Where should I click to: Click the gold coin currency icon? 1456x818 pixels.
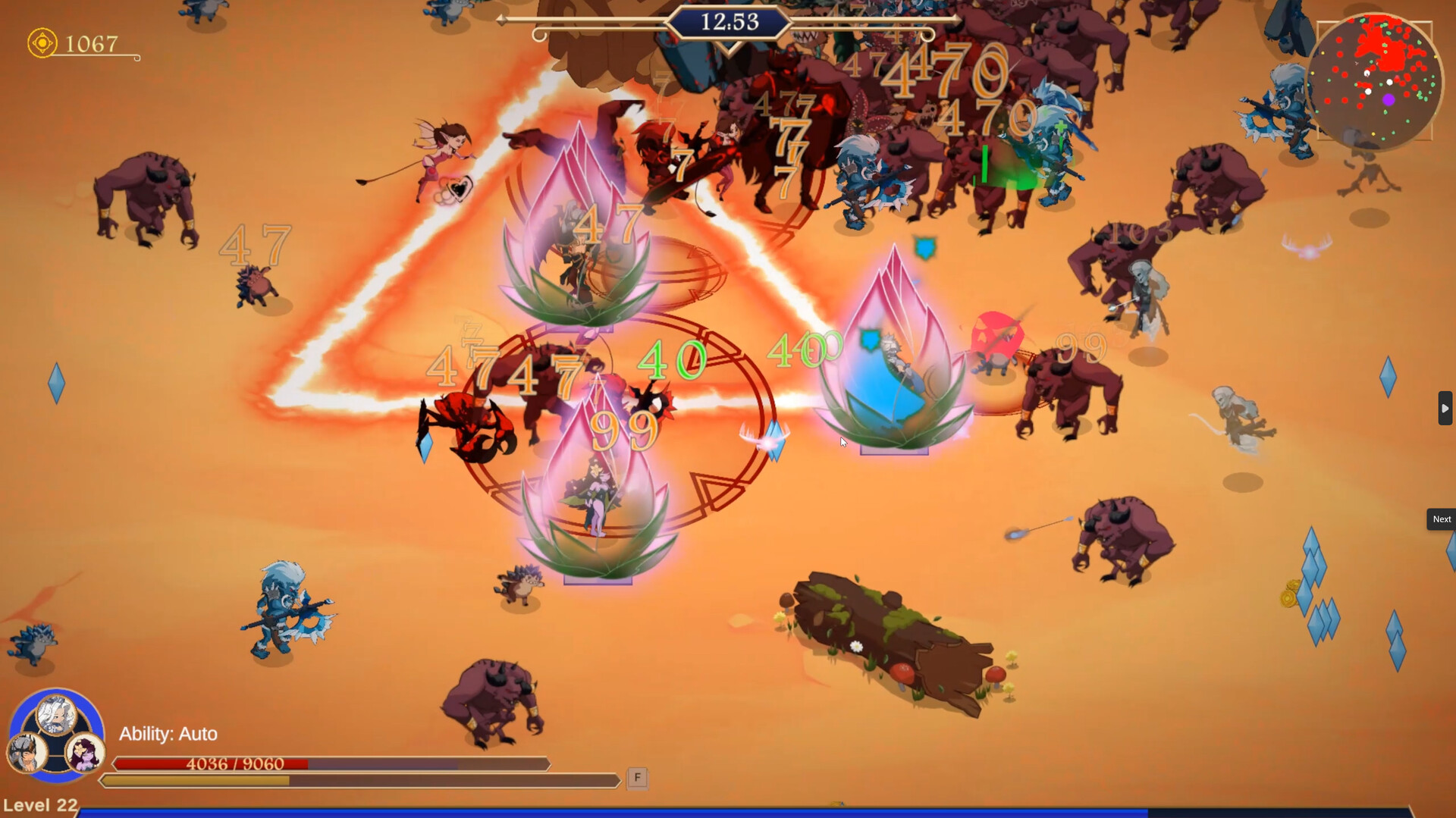point(42,42)
